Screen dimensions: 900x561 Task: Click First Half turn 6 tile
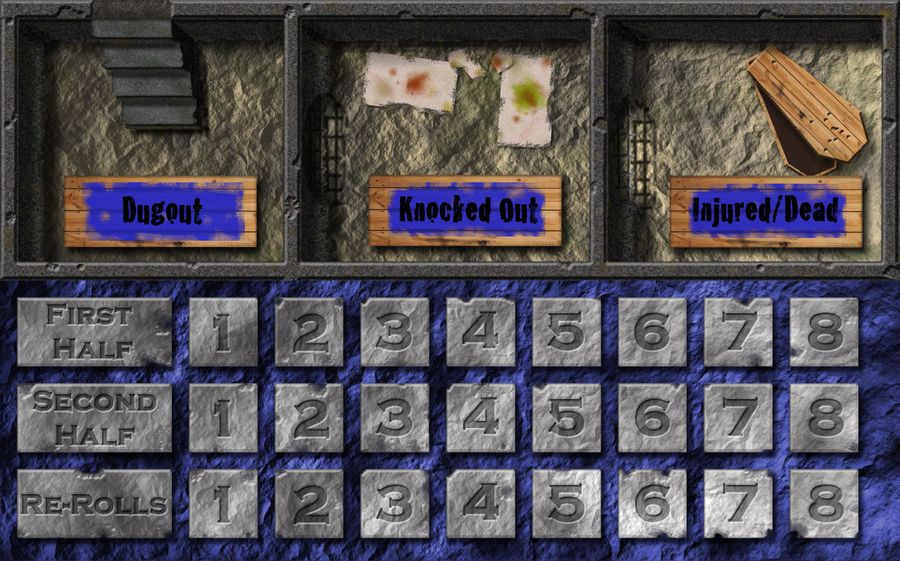(x=652, y=332)
